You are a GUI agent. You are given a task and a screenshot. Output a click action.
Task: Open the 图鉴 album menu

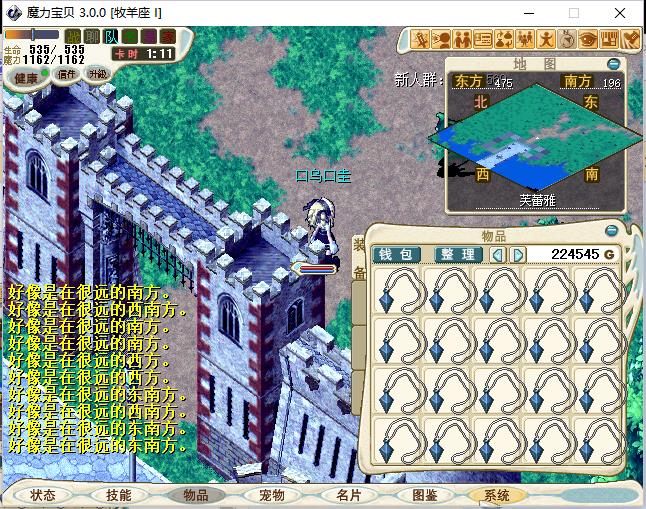click(x=424, y=495)
